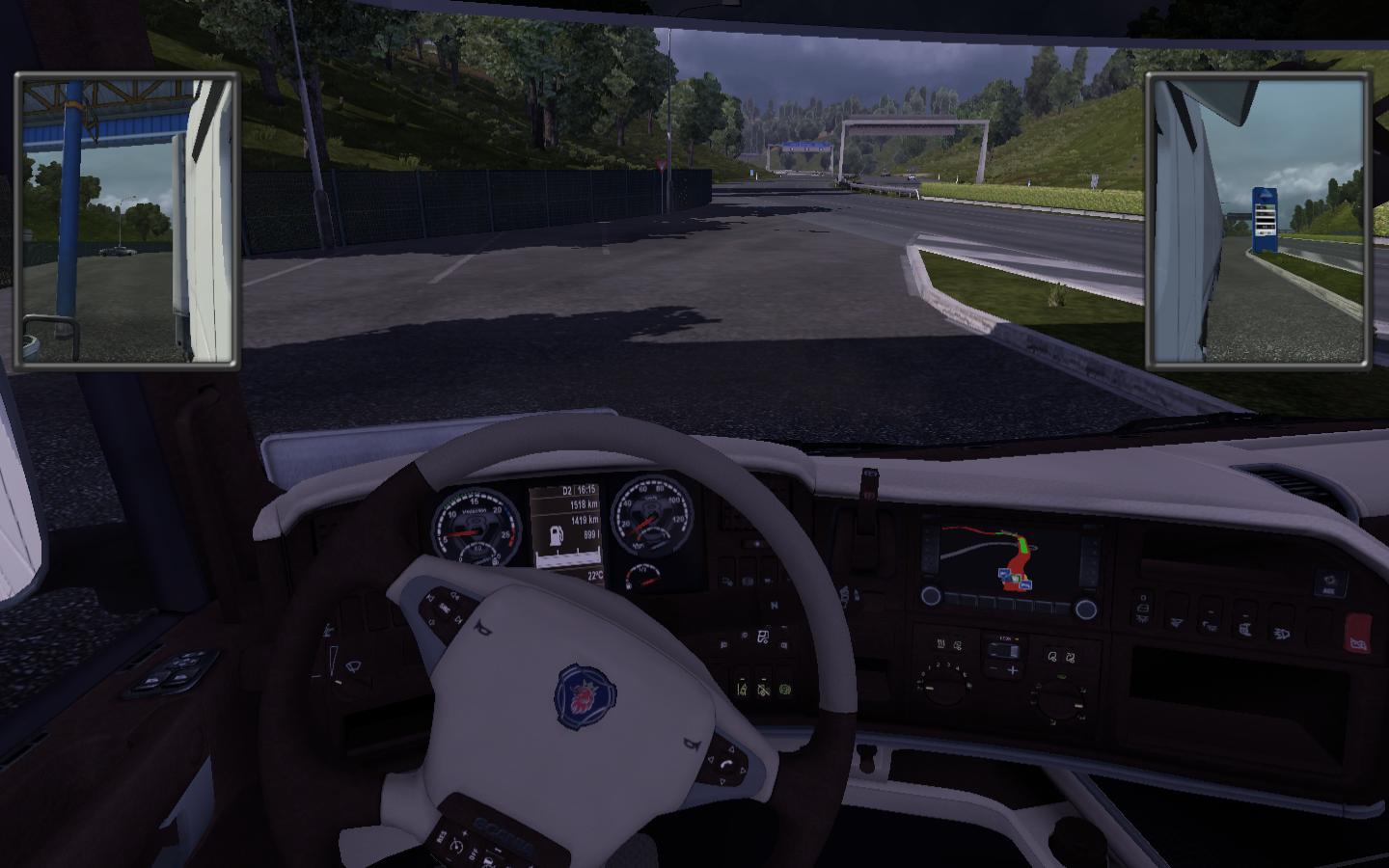Screen dimensions: 1389x868
Task: Click the right rear-view mirror overlay
Action: 1258,220
